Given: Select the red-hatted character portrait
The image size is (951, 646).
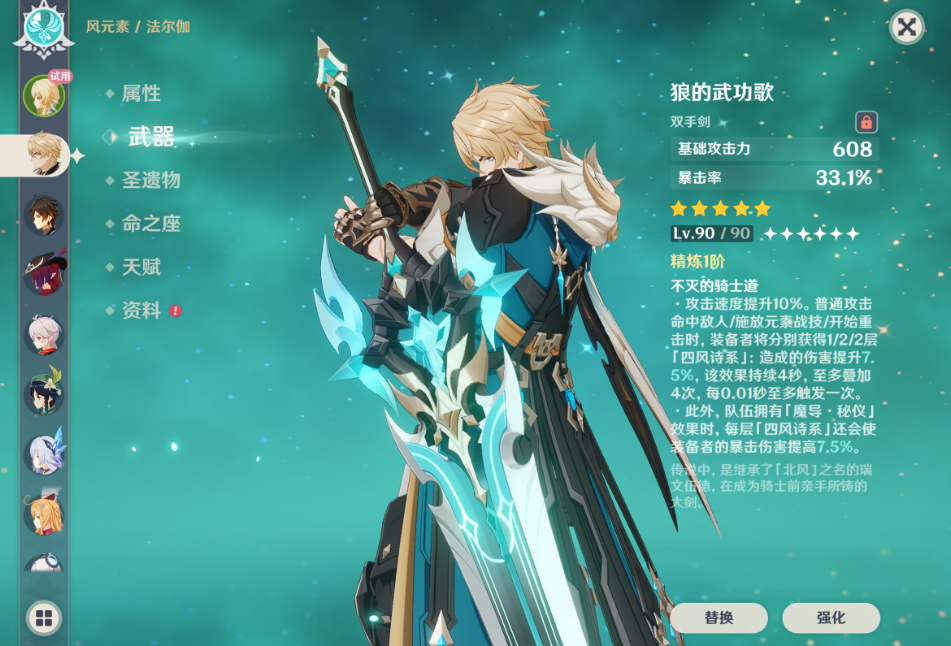Looking at the screenshot, I should tap(43, 274).
